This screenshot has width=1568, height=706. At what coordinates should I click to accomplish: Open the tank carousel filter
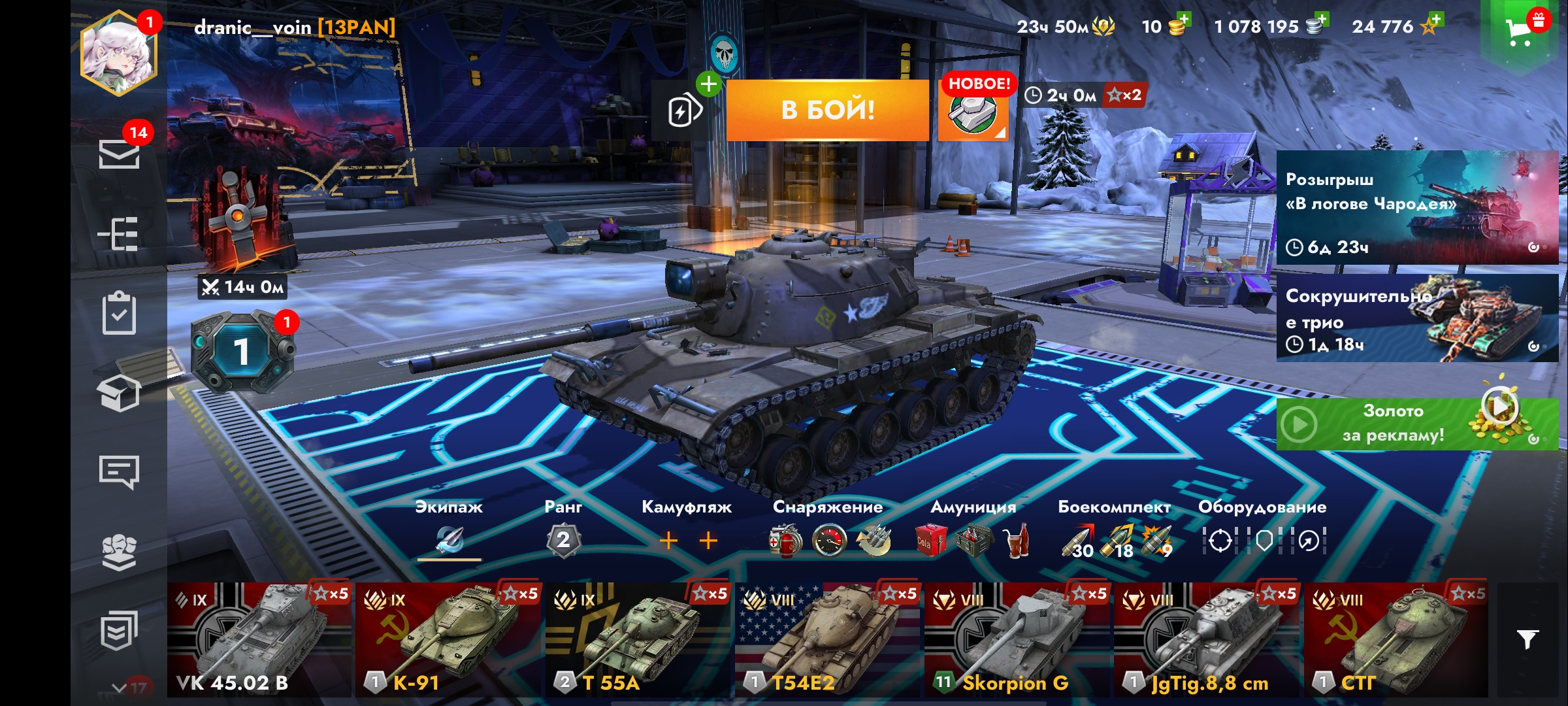pos(1527,639)
